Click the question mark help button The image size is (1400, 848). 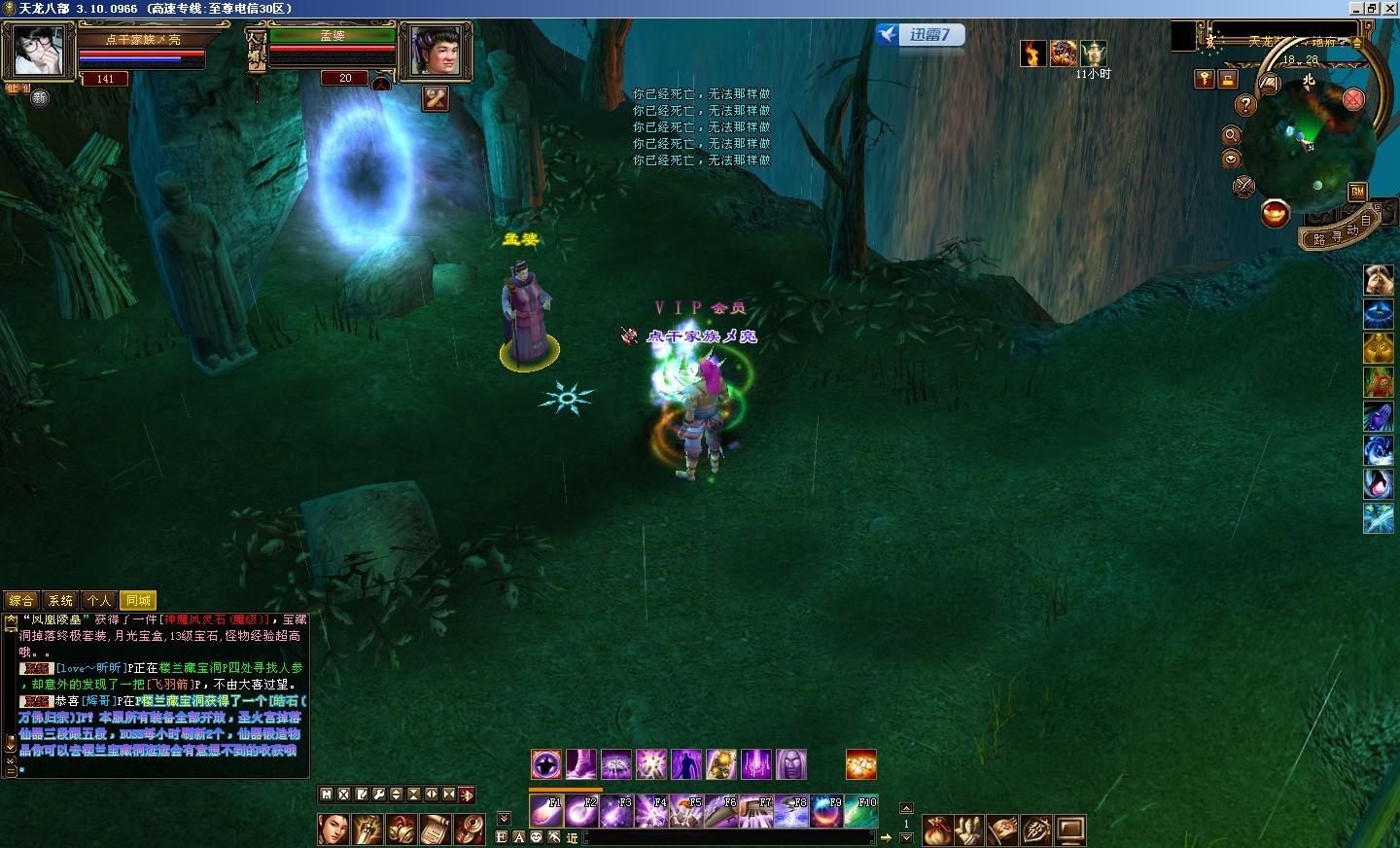pyautogui.click(x=1245, y=105)
